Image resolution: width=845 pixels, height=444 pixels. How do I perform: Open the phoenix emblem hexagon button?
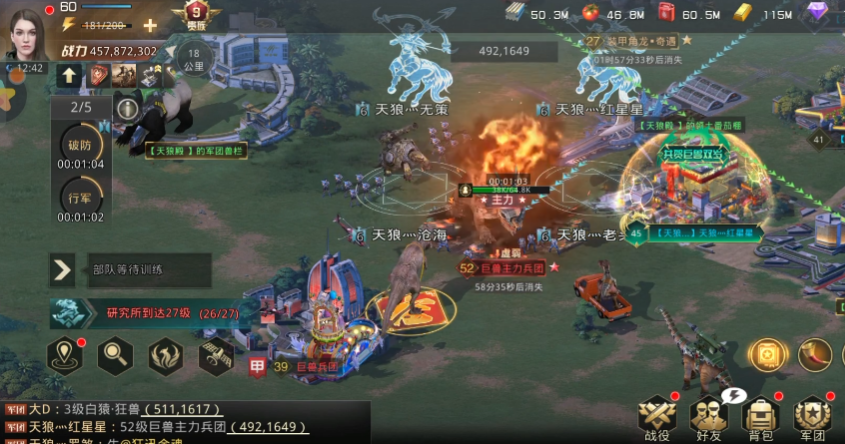point(165,354)
